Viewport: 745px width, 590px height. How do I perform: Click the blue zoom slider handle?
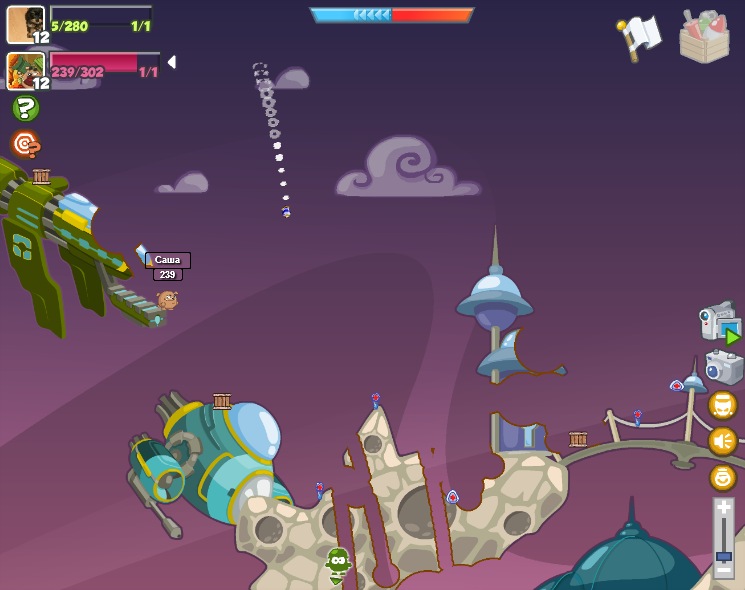click(x=723, y=555)
